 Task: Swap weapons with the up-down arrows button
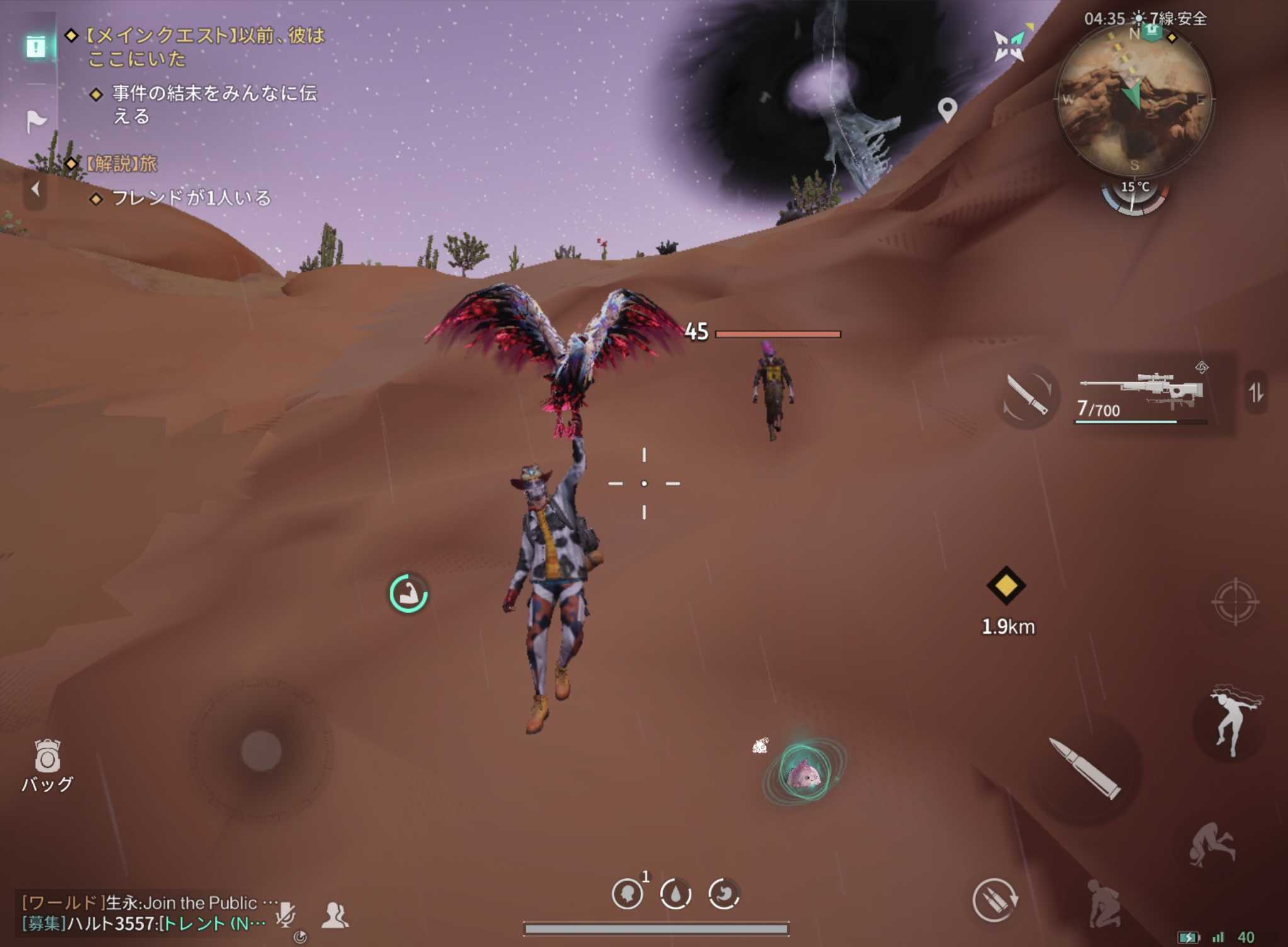[1256, 393]
